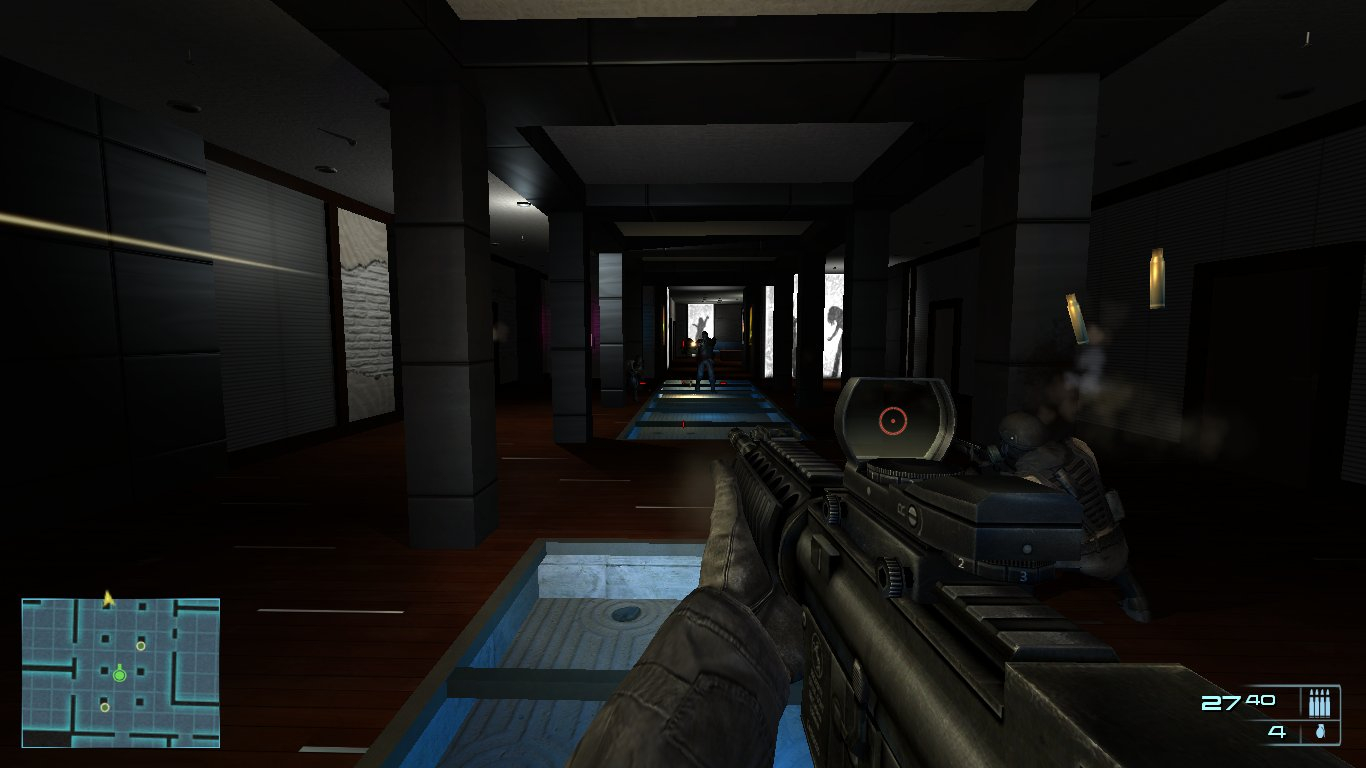This screenshot has width=1366, height=768.
Task: Click the yellow arrow marker on the minimap
Action: point(108,598)
